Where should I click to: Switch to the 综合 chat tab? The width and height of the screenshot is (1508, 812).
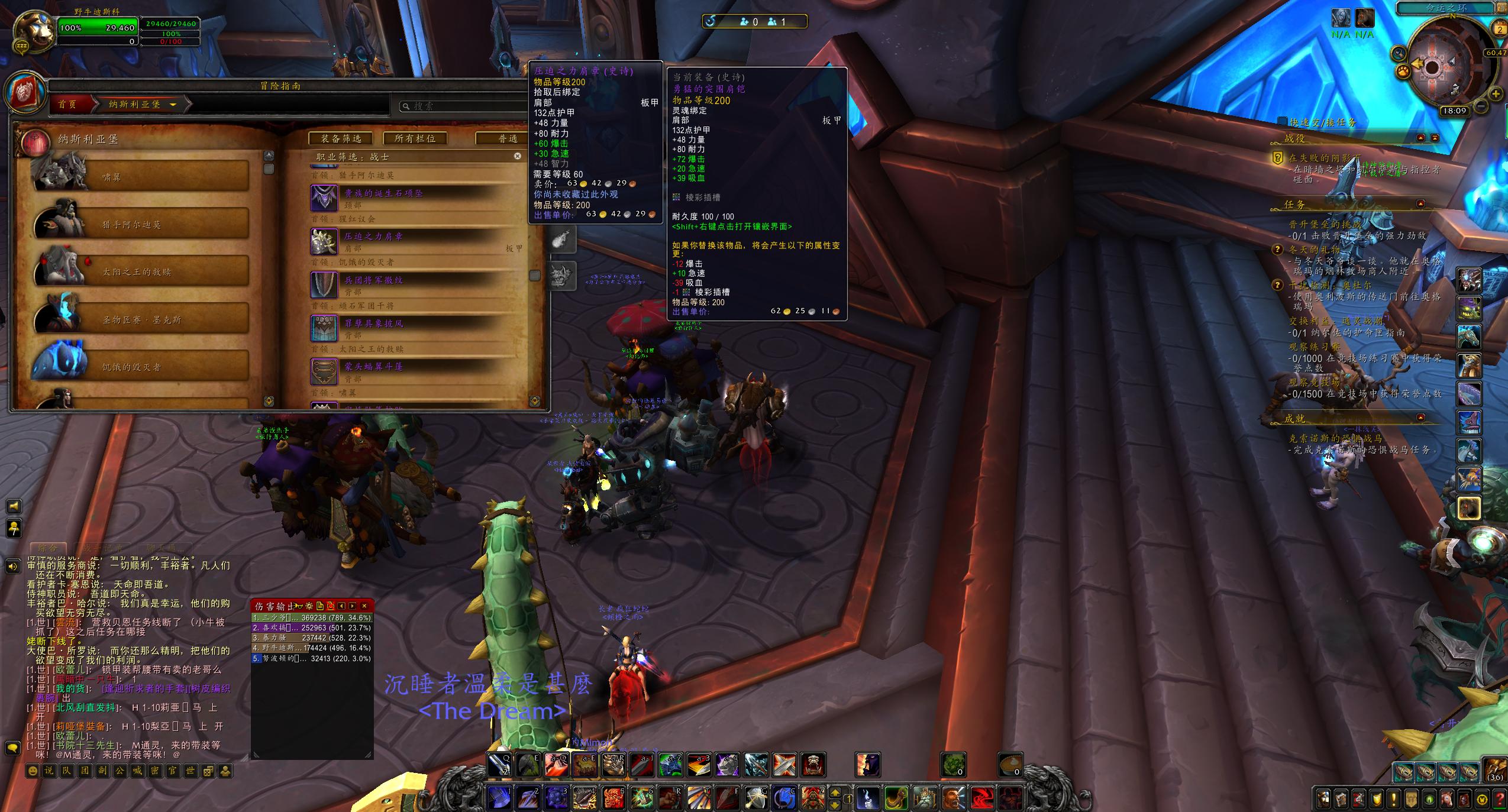pyautogui.click(x=48, y=548)
